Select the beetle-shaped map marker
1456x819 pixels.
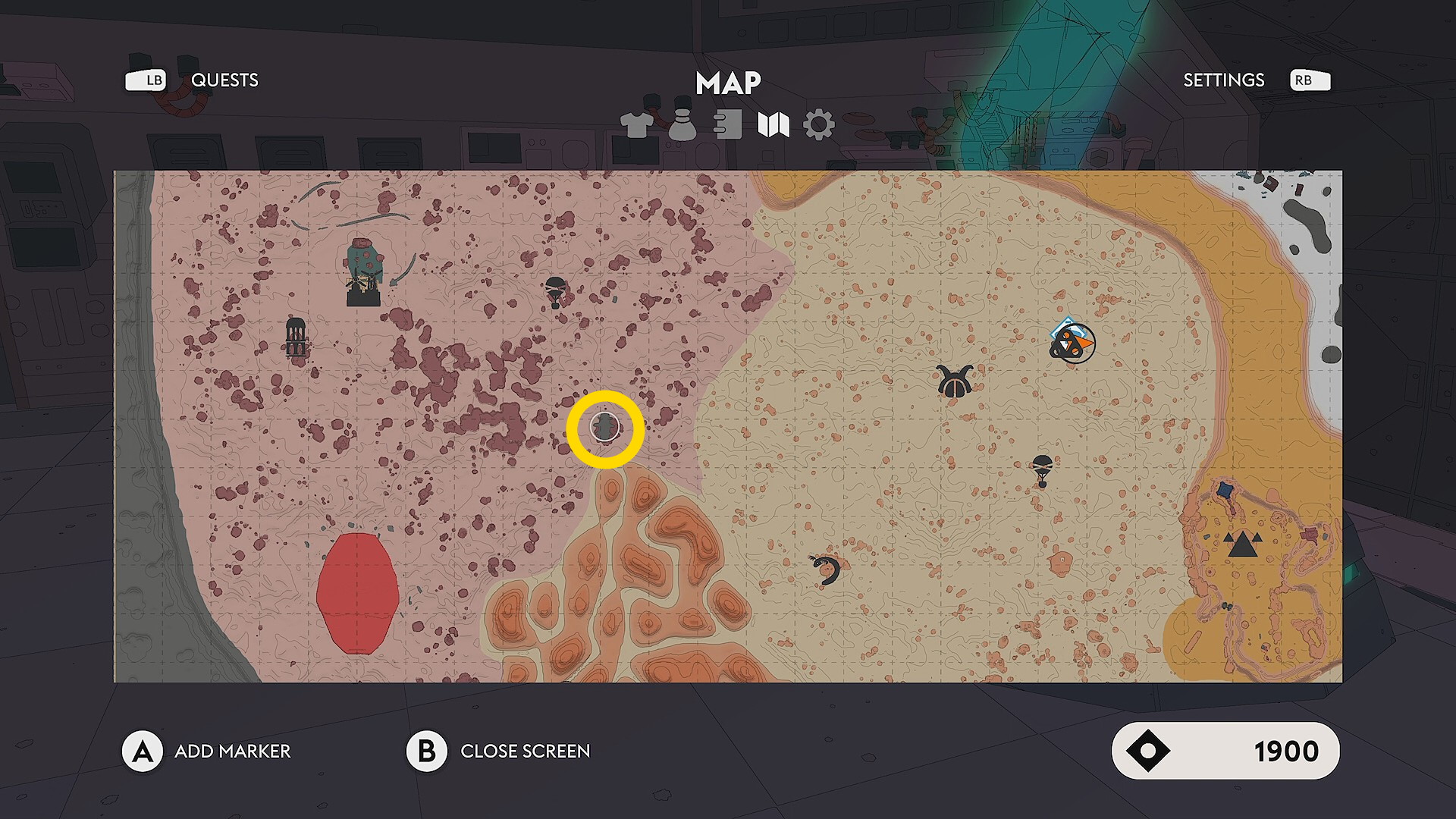954,381
